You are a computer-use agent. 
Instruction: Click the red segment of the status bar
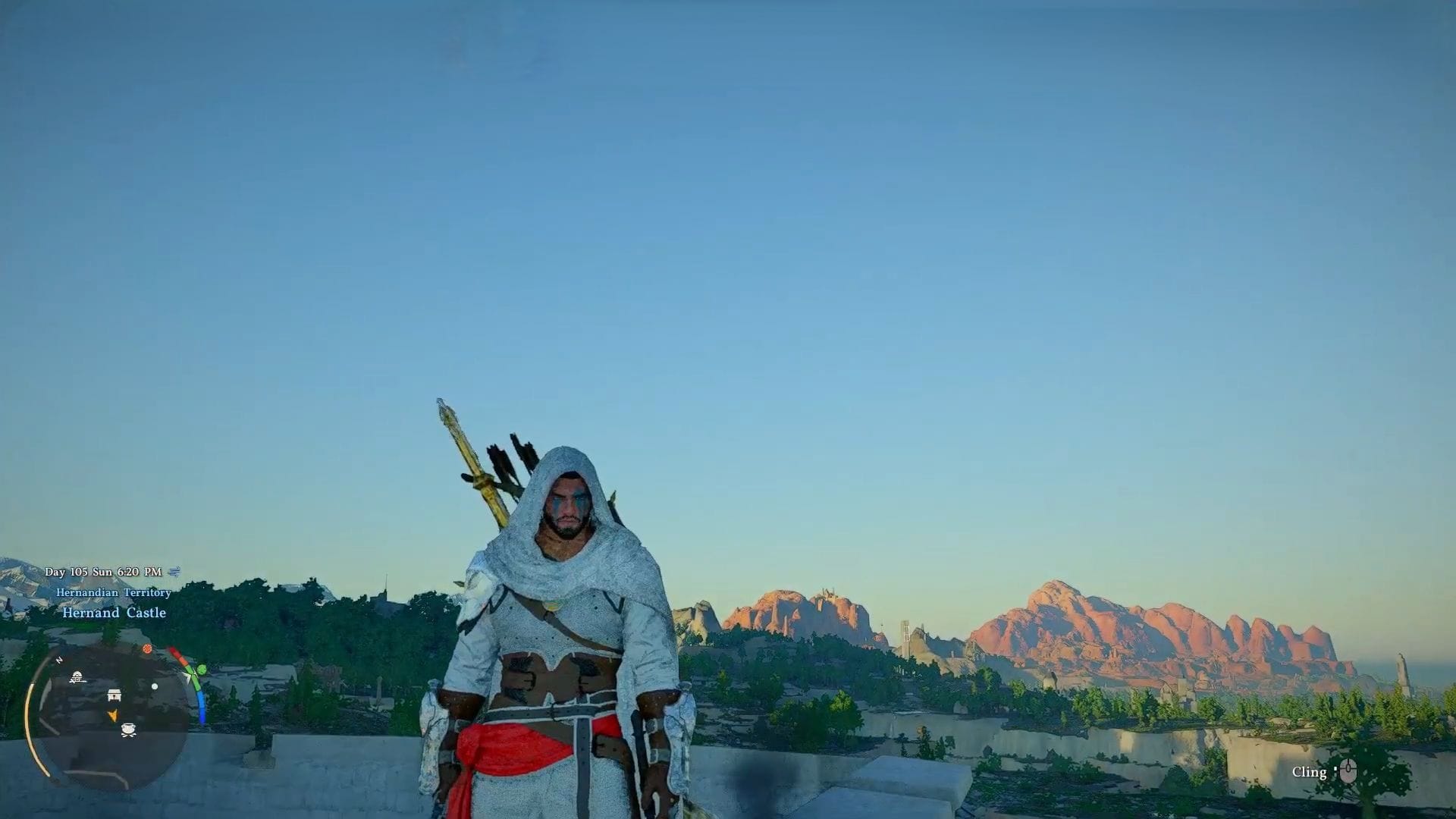click(174, 653)
